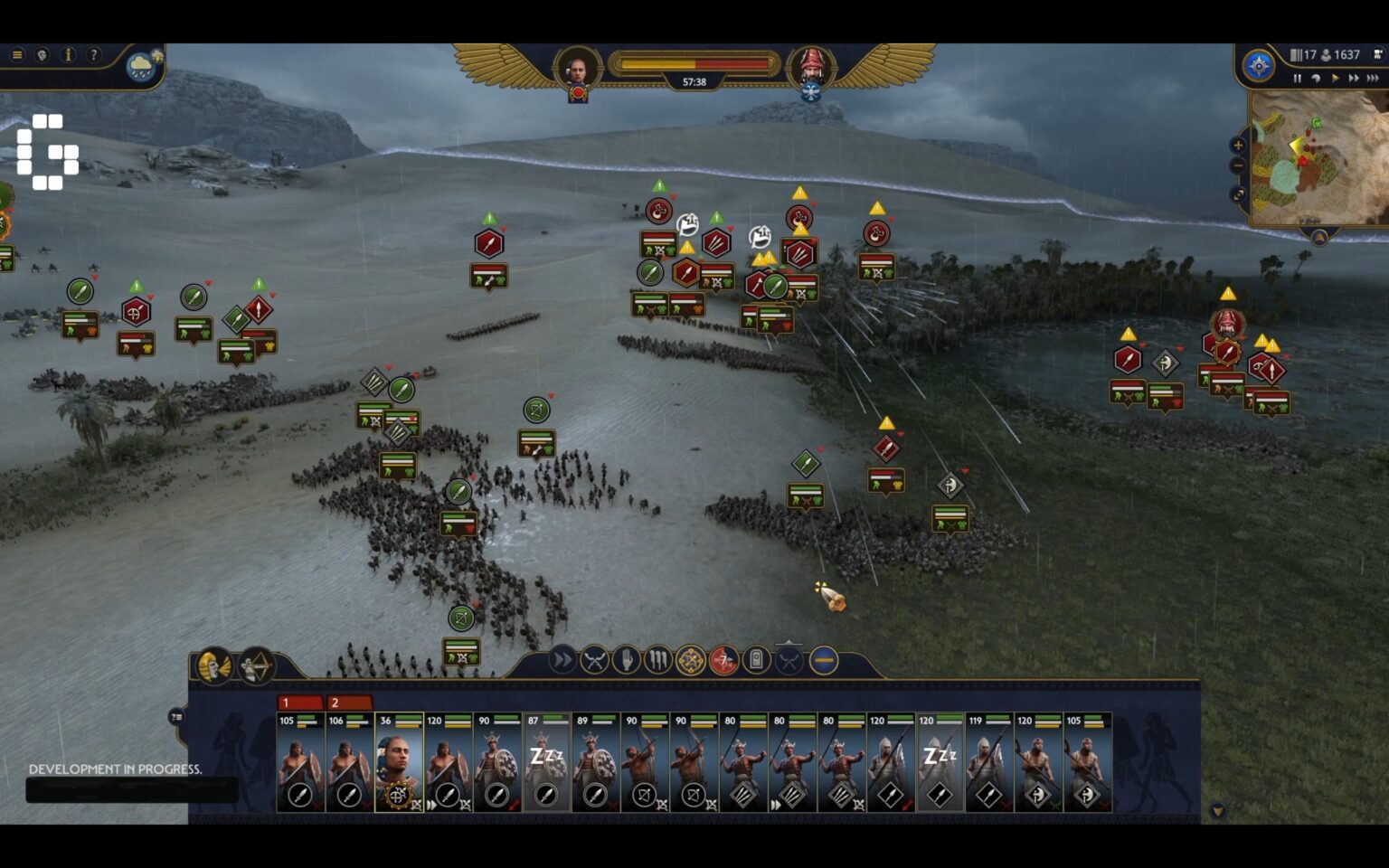Click the golden tactical map icon
Viewport: 1389px width, 868px height.
[690, 660]
